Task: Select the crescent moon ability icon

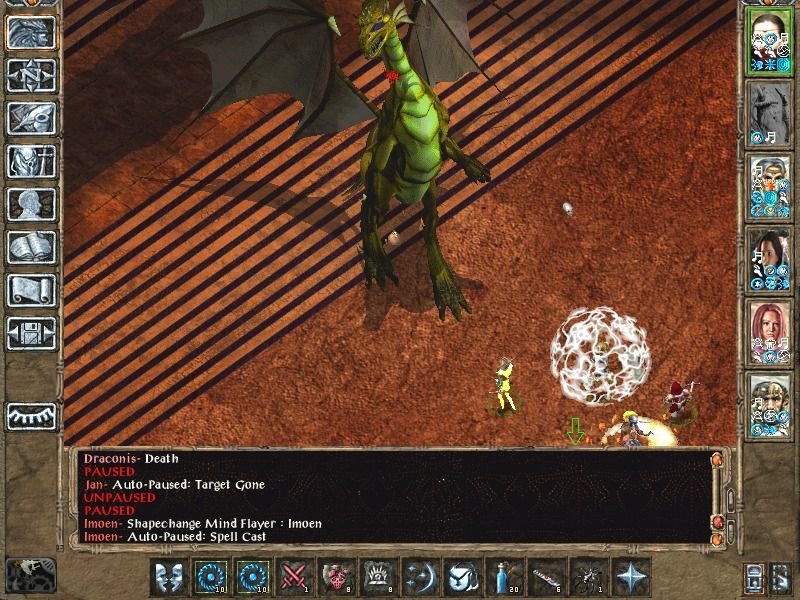Action: (x=421, y=577)
